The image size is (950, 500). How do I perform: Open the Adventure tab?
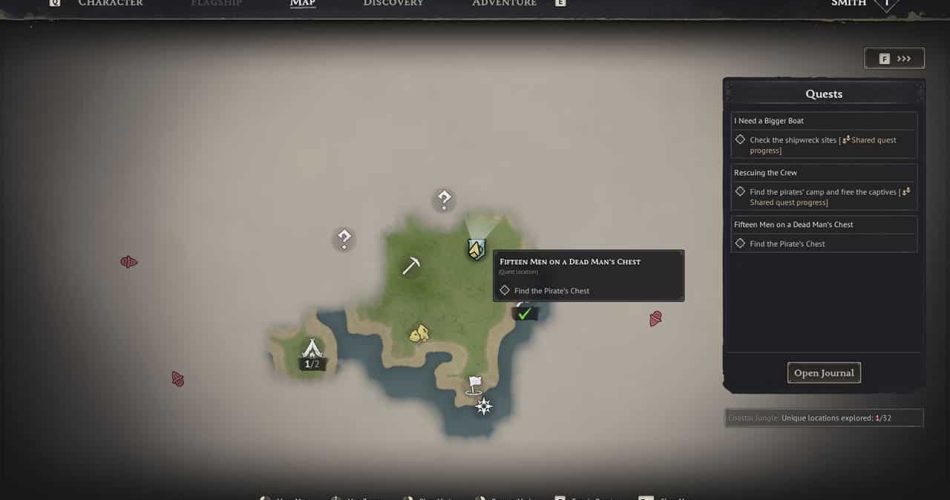(x=504, y=4)
